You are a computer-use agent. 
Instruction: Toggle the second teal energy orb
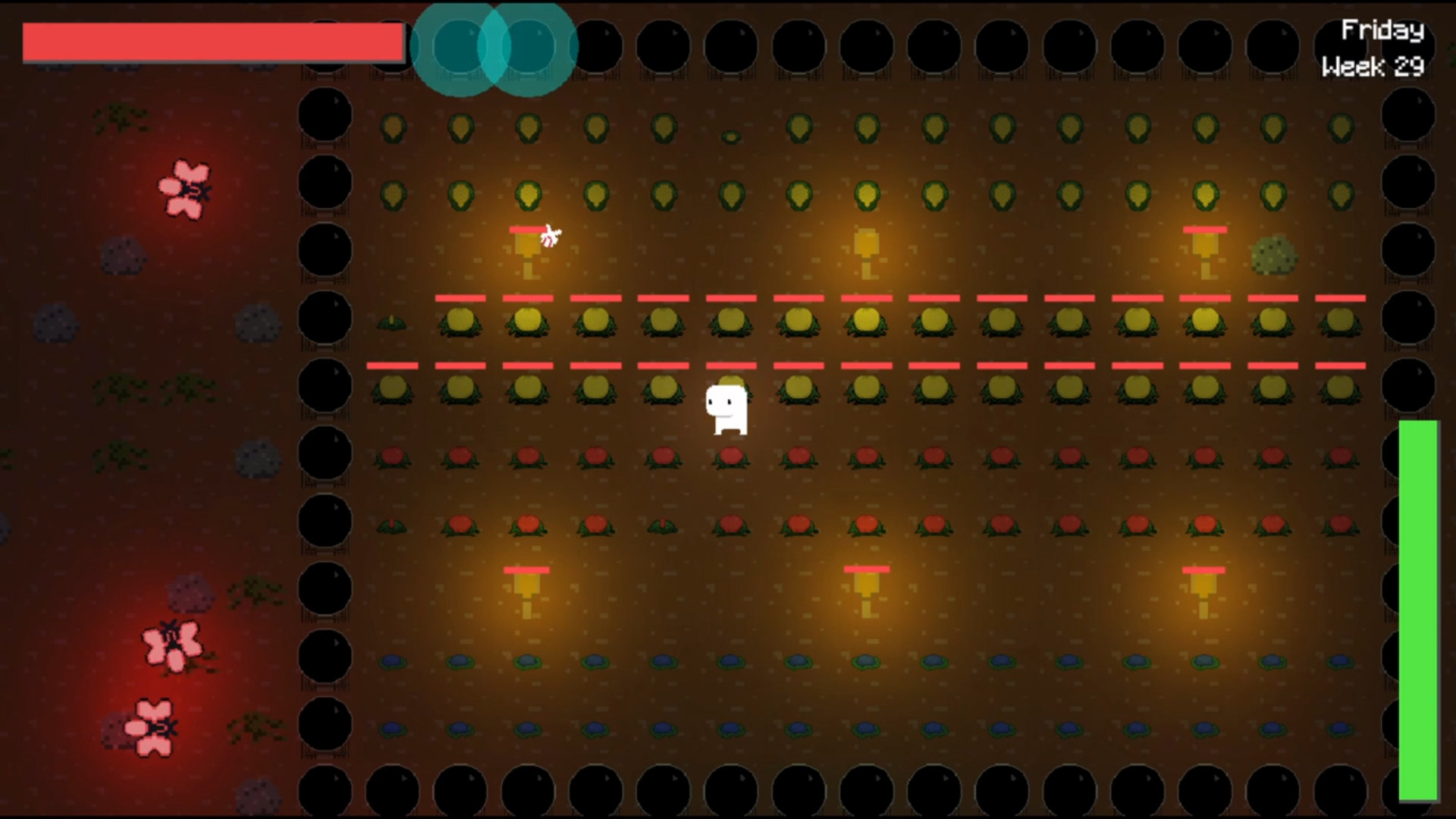click(531, 47)
